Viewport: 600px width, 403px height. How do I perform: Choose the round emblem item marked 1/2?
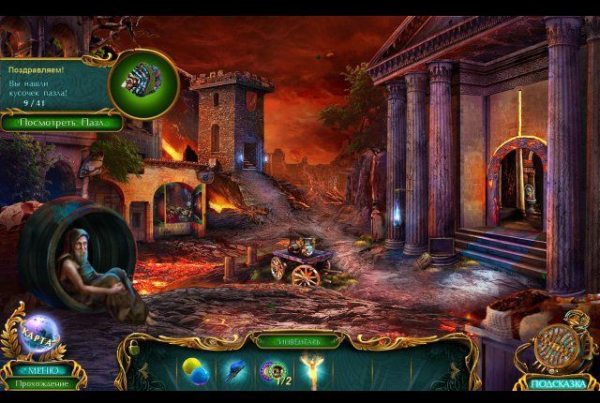pos(272,372)
